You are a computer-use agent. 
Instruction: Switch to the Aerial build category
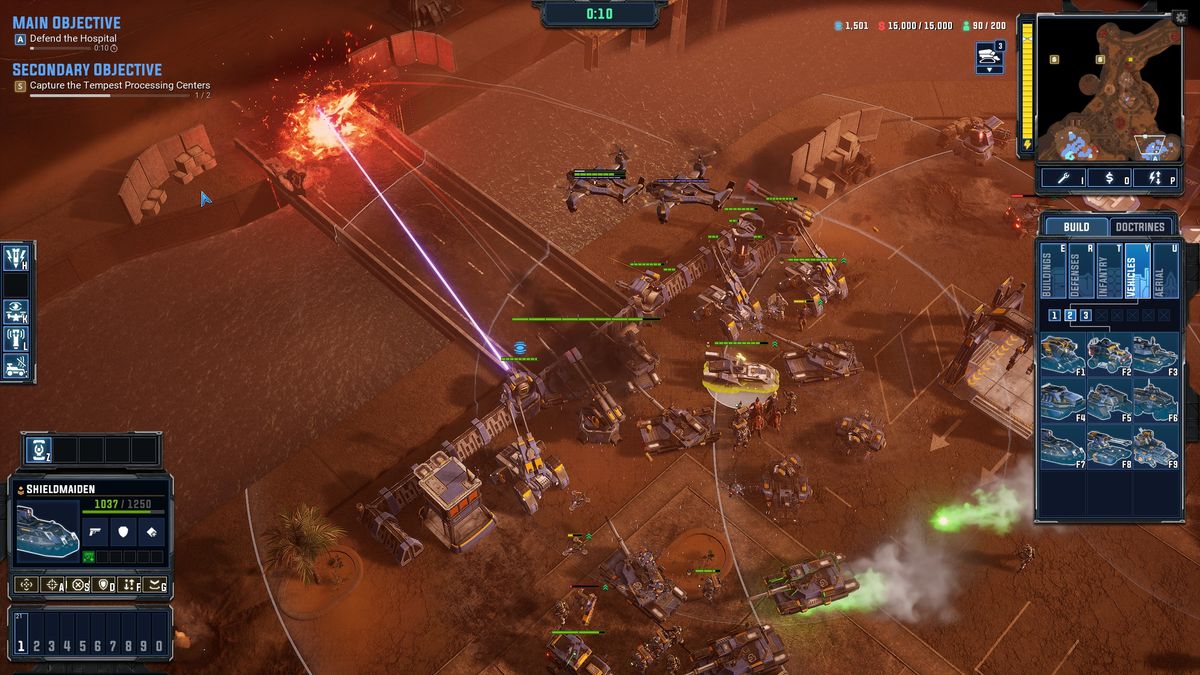(x=1166, y=271)
